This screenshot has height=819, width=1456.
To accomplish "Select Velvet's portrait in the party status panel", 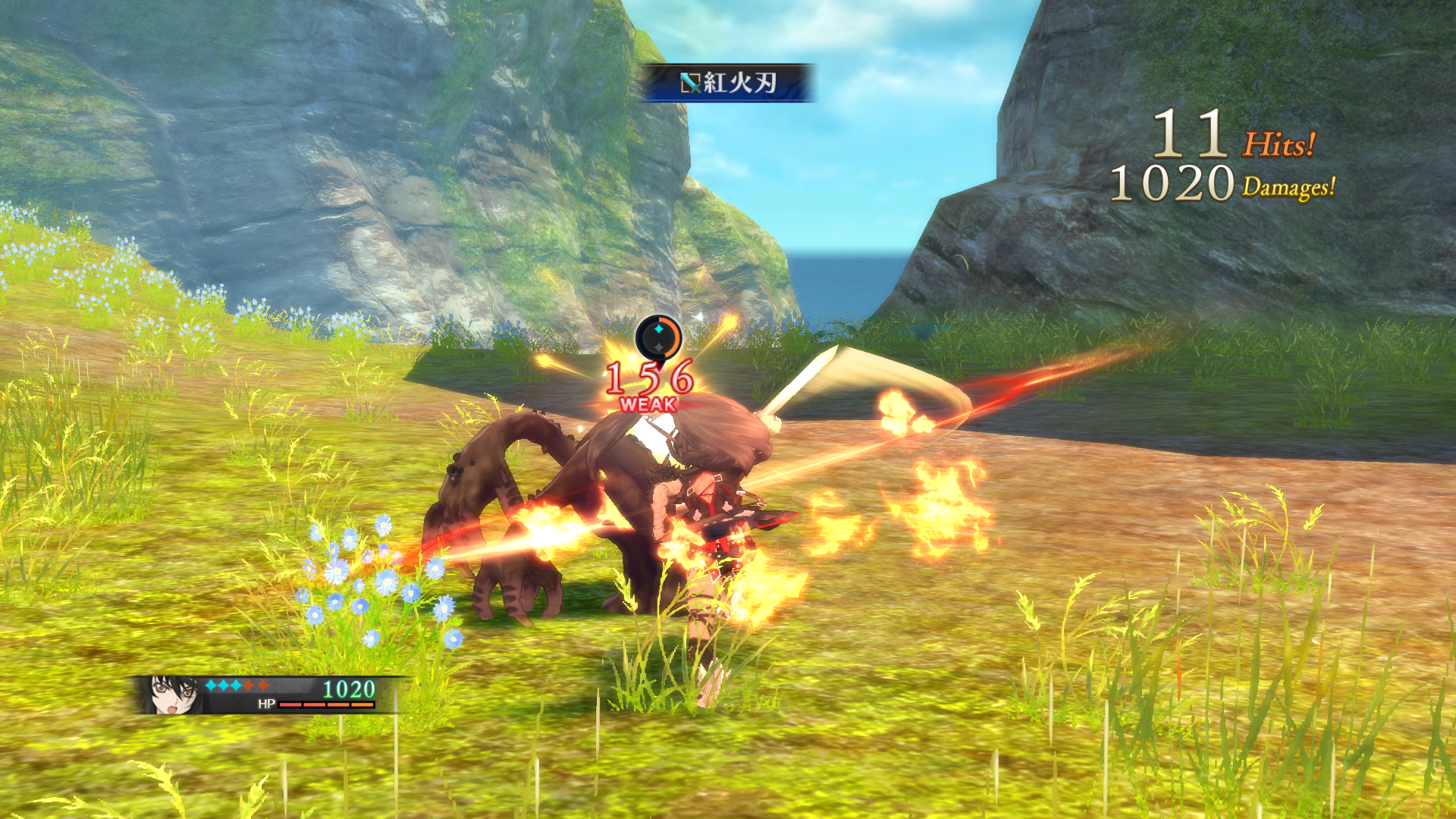I will point(173,695).
